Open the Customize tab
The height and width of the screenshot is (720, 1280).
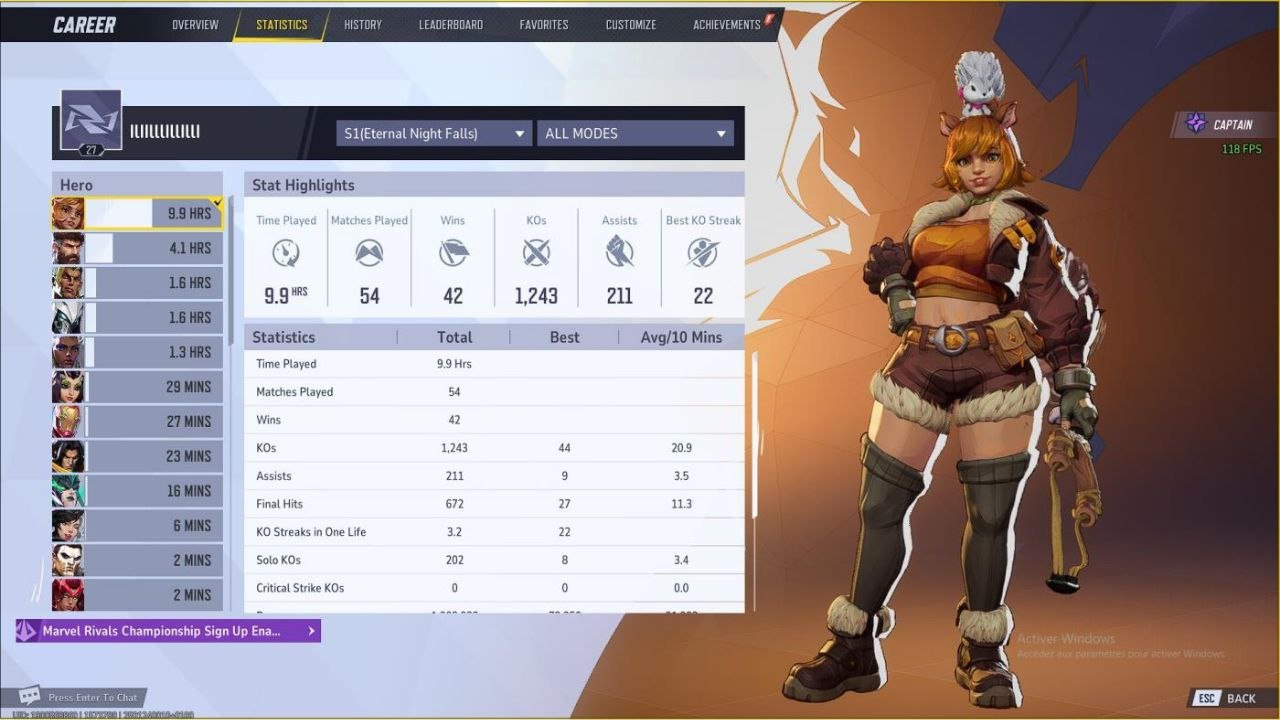coord(631,25)
